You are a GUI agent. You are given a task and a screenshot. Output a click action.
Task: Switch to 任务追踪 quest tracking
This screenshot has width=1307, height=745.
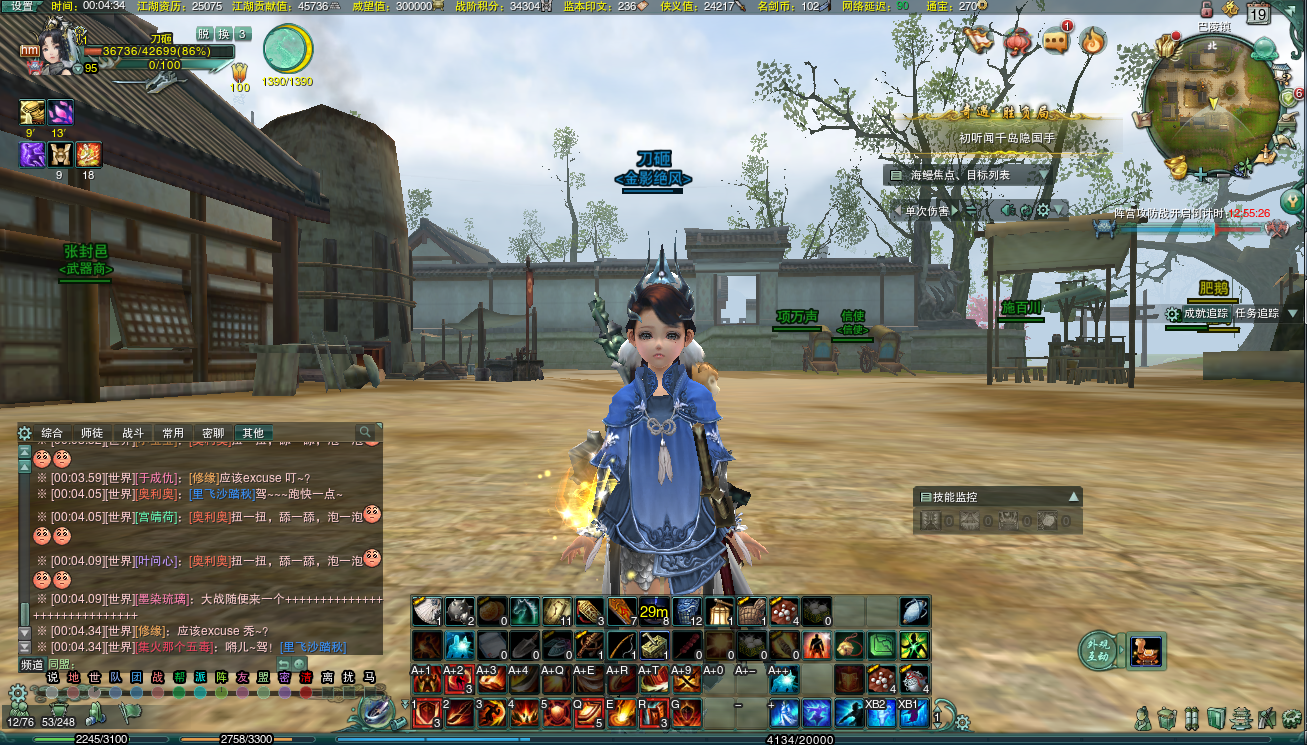tap(1257, 313)
